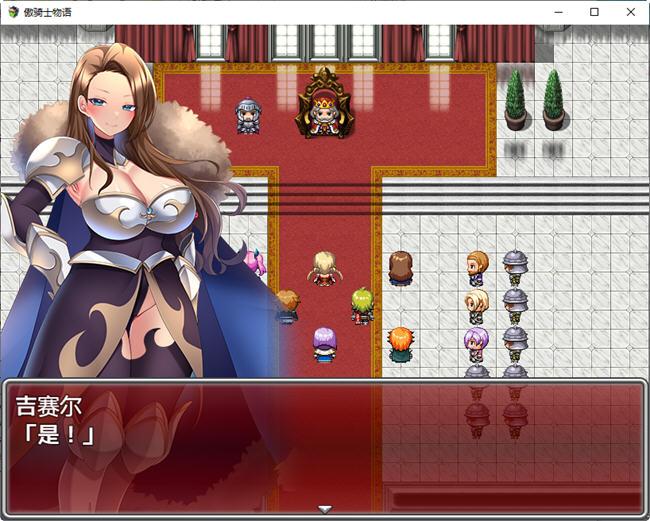Advance the dialogue with the continue arrow
650x521 pixels.
(324, 509)
